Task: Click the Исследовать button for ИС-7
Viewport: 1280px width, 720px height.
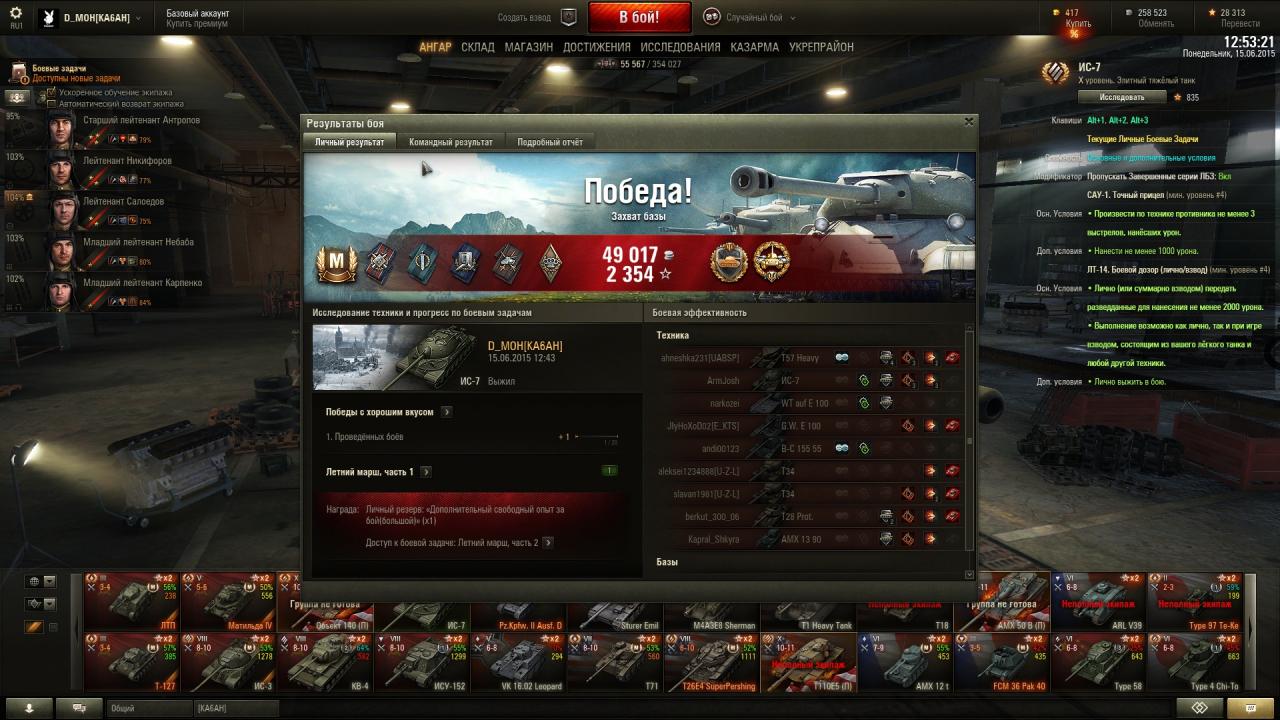Action: pos(1122,97)
